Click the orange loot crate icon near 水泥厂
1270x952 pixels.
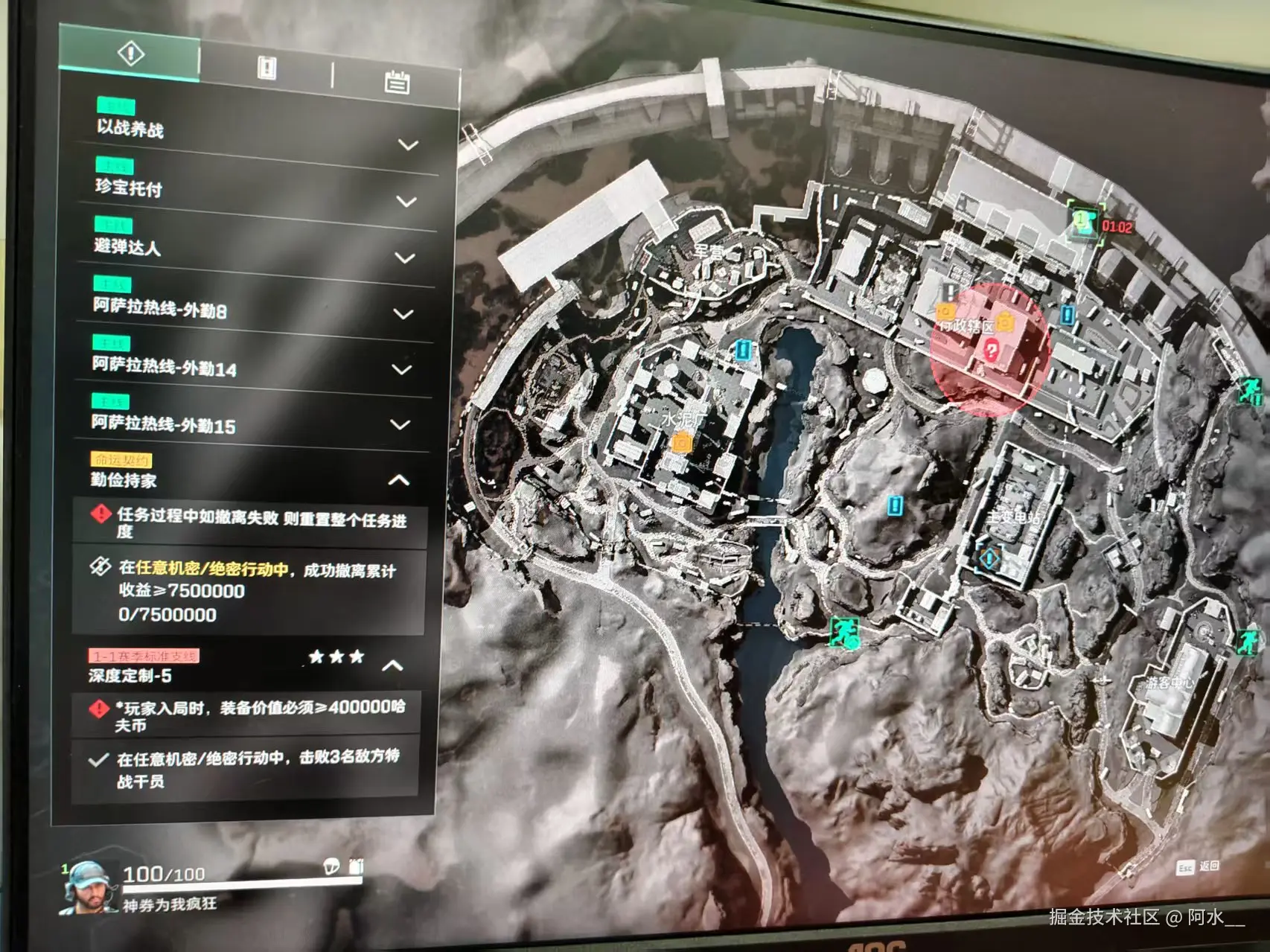coord(681,442)
